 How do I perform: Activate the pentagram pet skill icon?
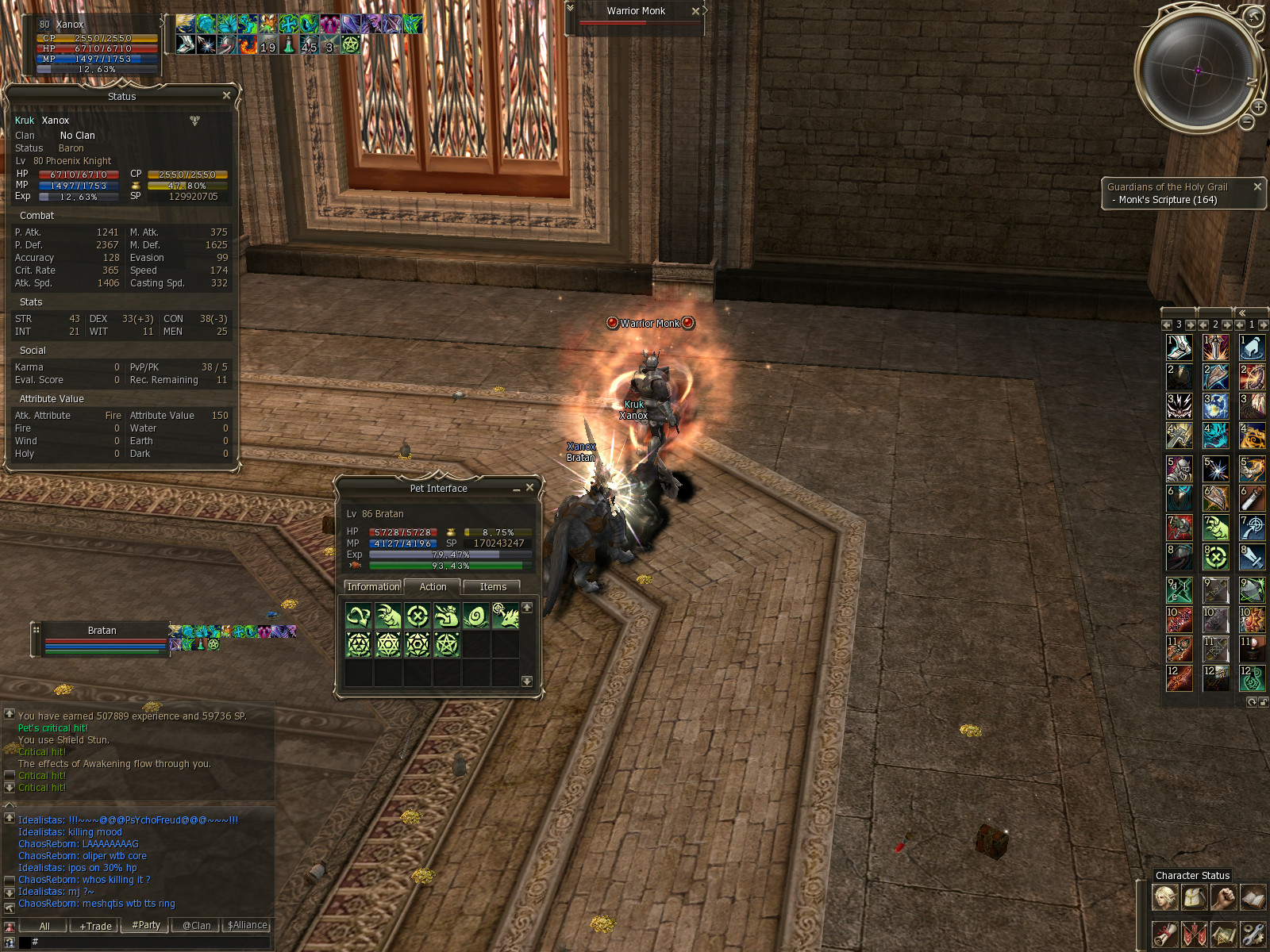click(x=447, y=644)
